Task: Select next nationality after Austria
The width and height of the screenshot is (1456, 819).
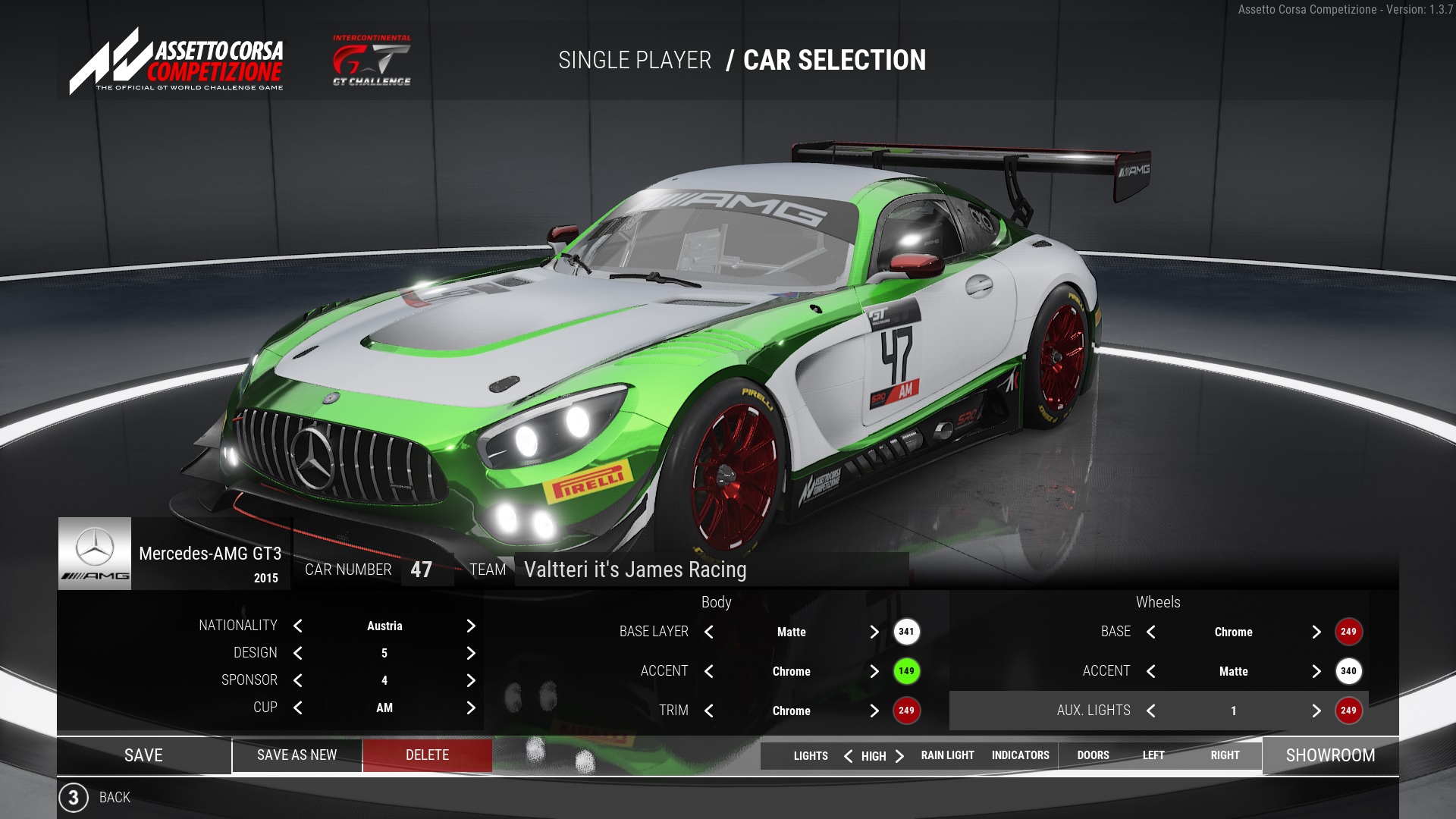Action: coord(471,626)
